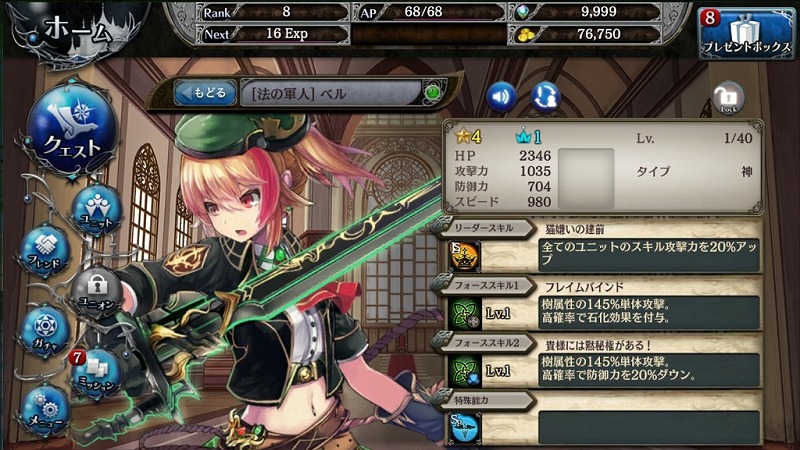Play the character voice speaker button
Image resolution: width=800 pixels, height=450 pixels.
point(502,95)
